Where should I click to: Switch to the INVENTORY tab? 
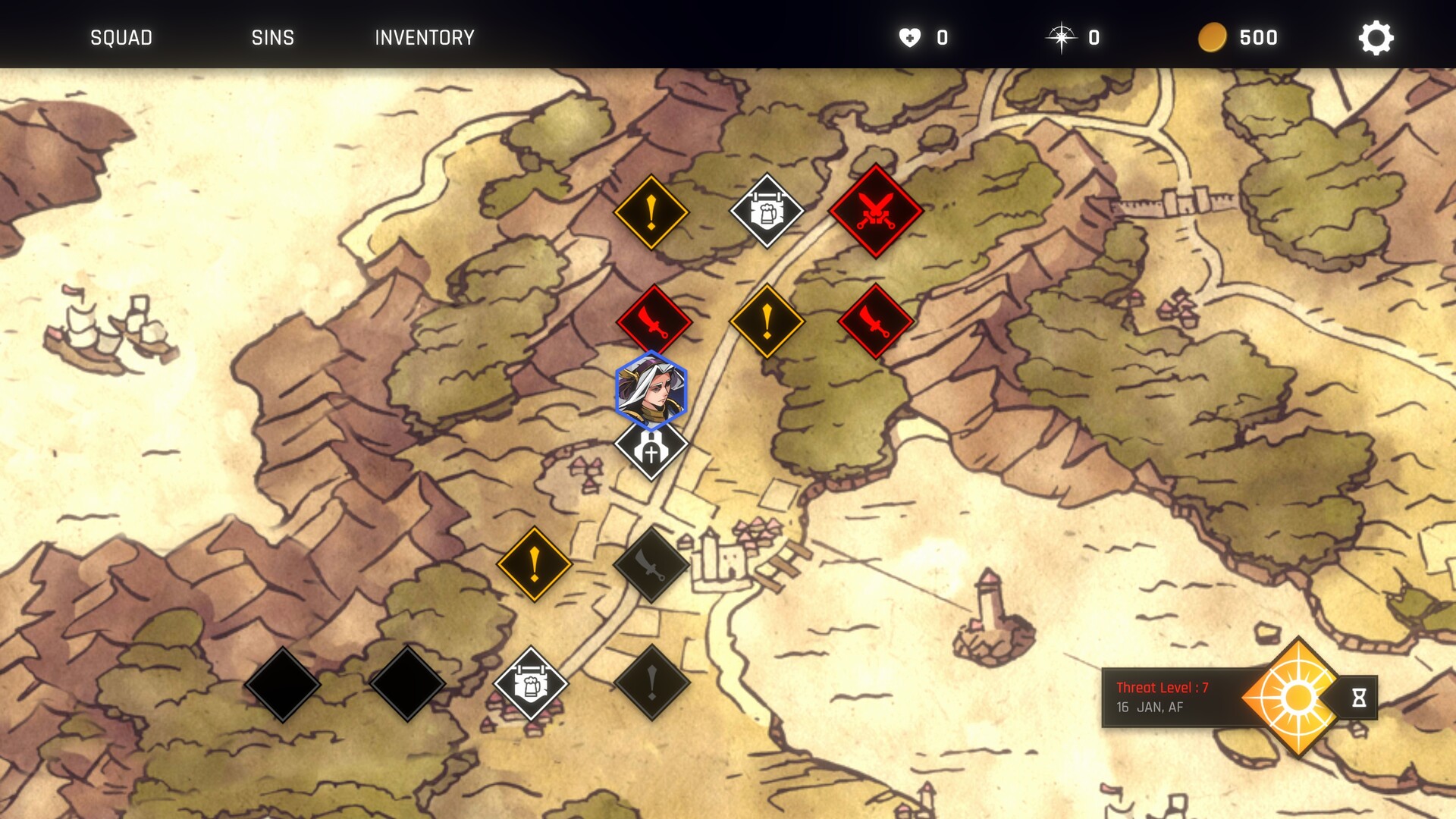coord(423,37)
